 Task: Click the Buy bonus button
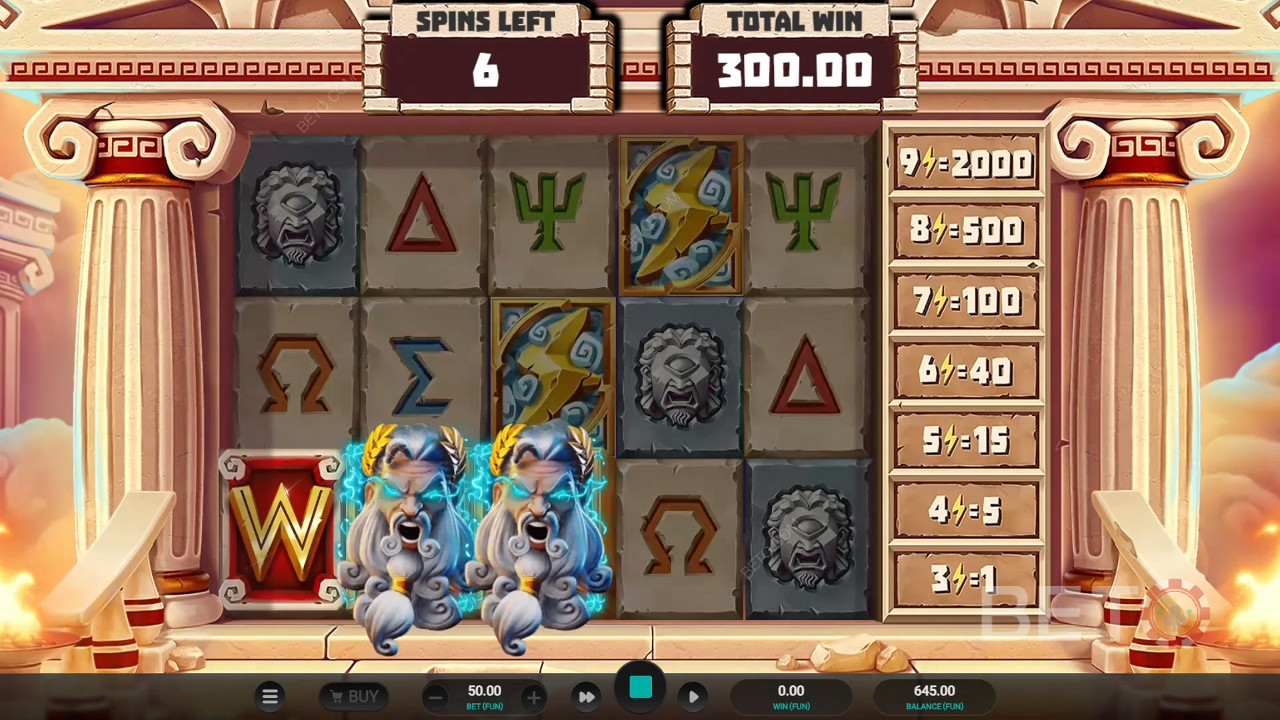[x=351, y=696]
